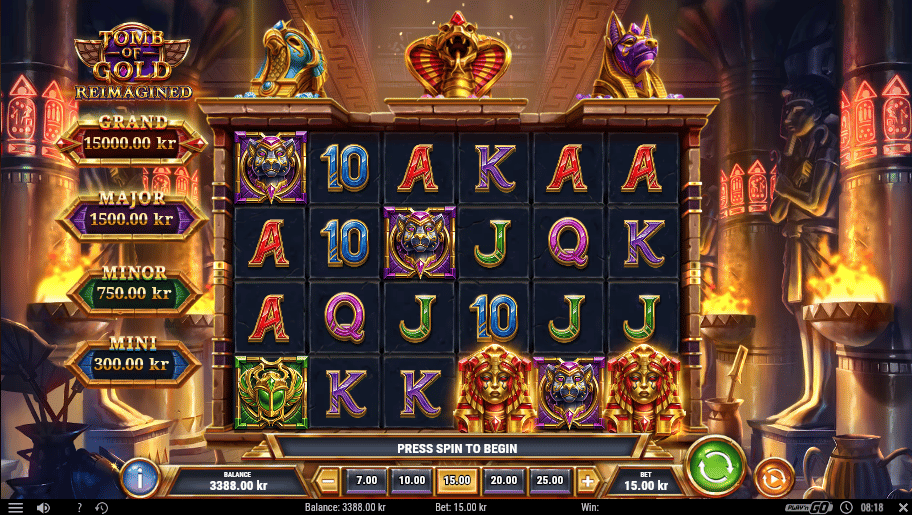
Task: Open the blue info paytable button
Action: [140, 478]
